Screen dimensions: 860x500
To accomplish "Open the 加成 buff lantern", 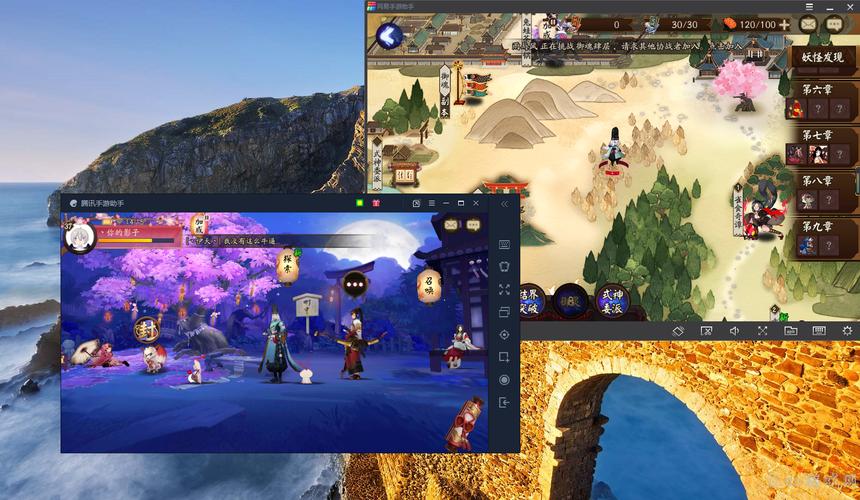I will pyautogui.click(x=199, y=225).
